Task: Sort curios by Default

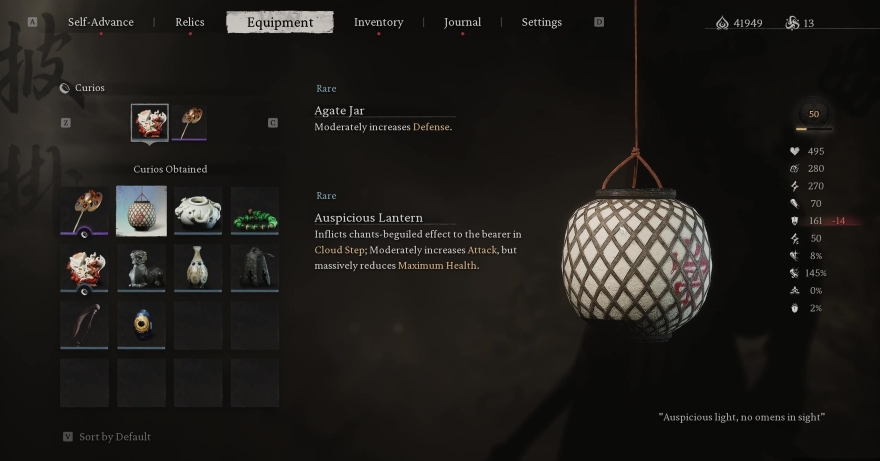Action: pos(112,436)
